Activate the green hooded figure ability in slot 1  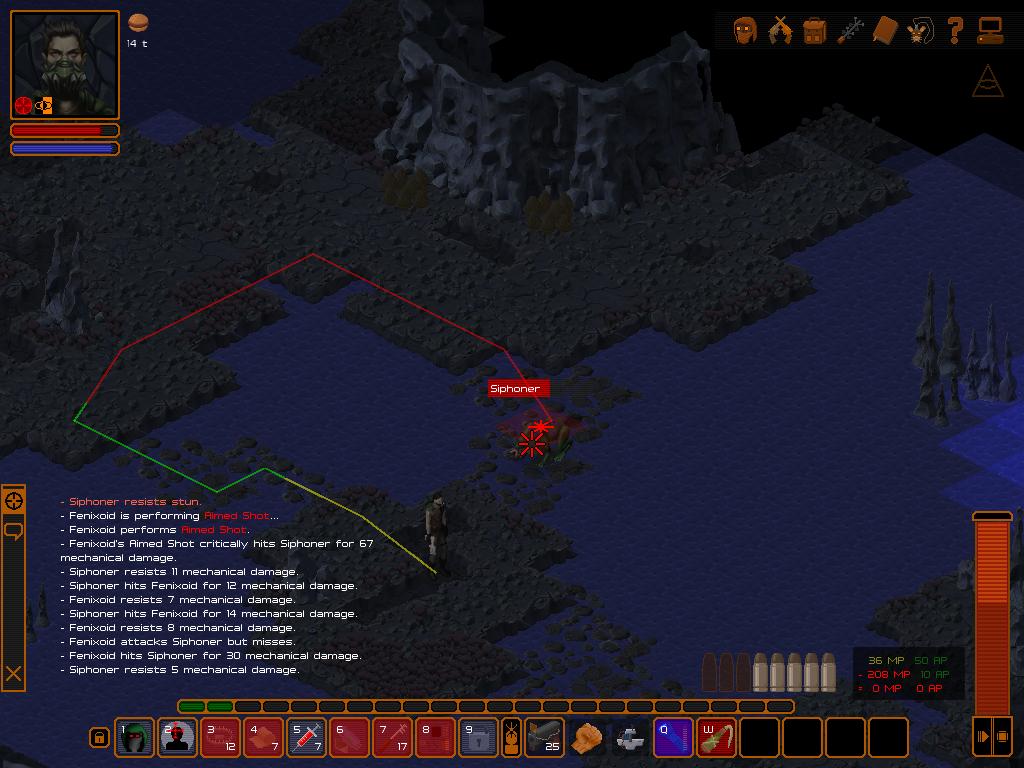tap(135, 738)
